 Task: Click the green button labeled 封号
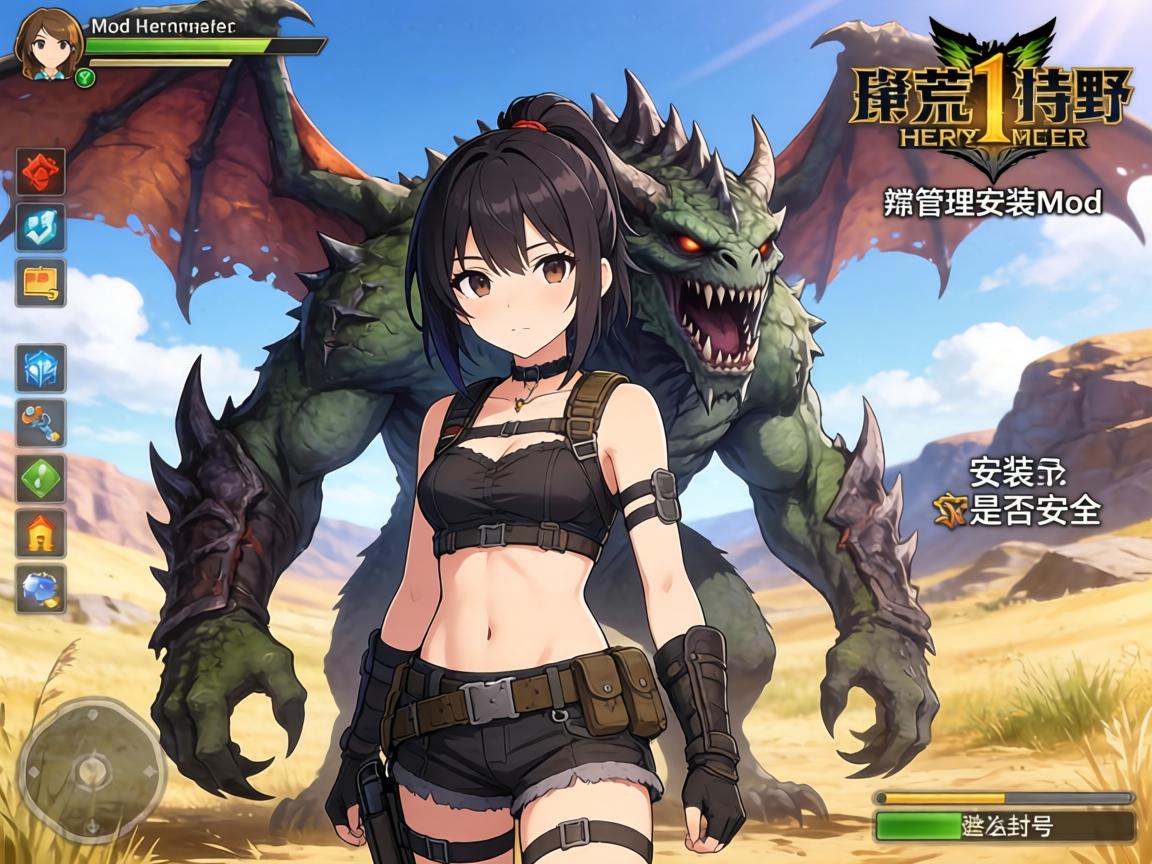pos(1004,826)
